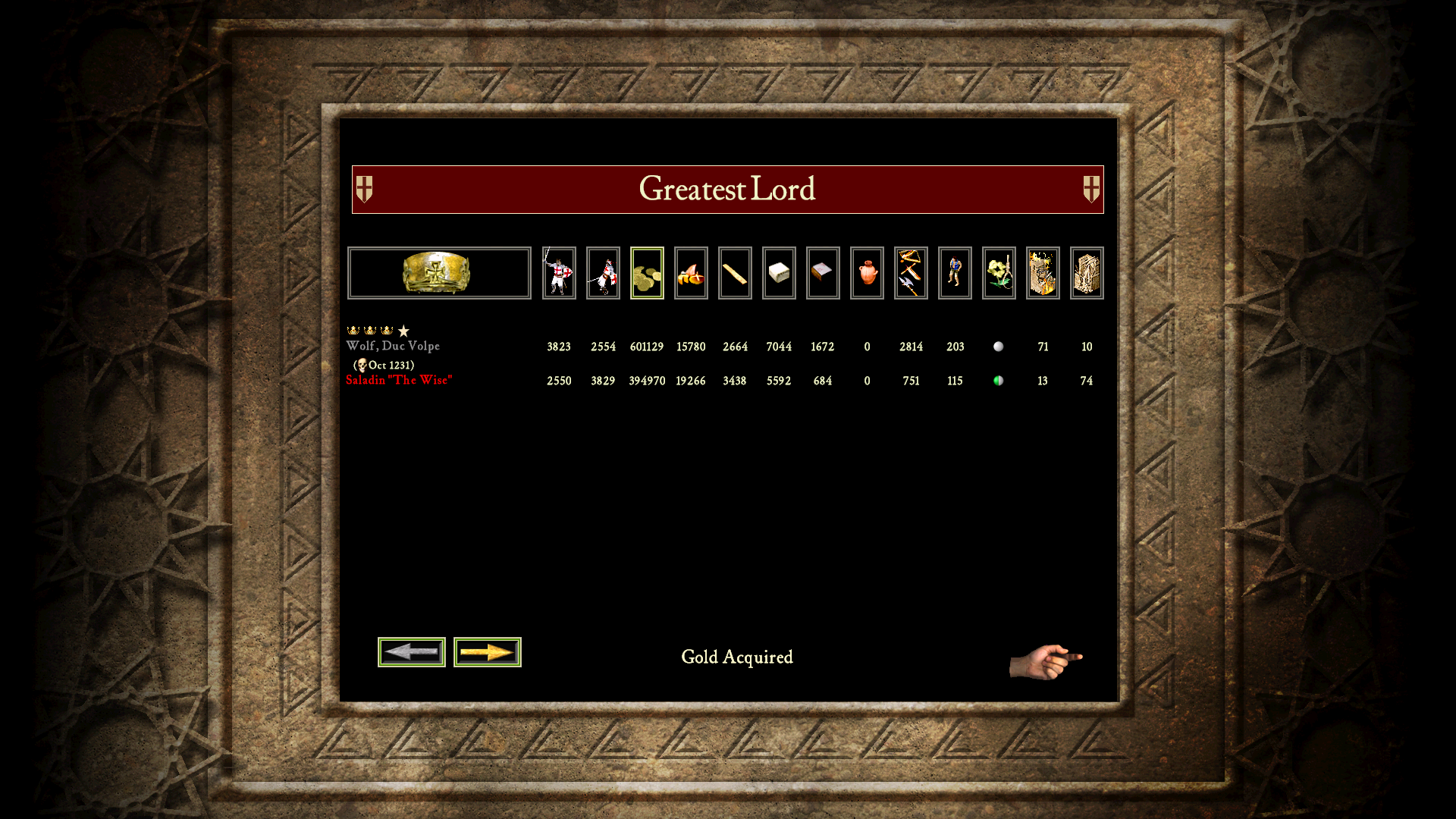Select the gold coins statistic icon

(647, 273)
